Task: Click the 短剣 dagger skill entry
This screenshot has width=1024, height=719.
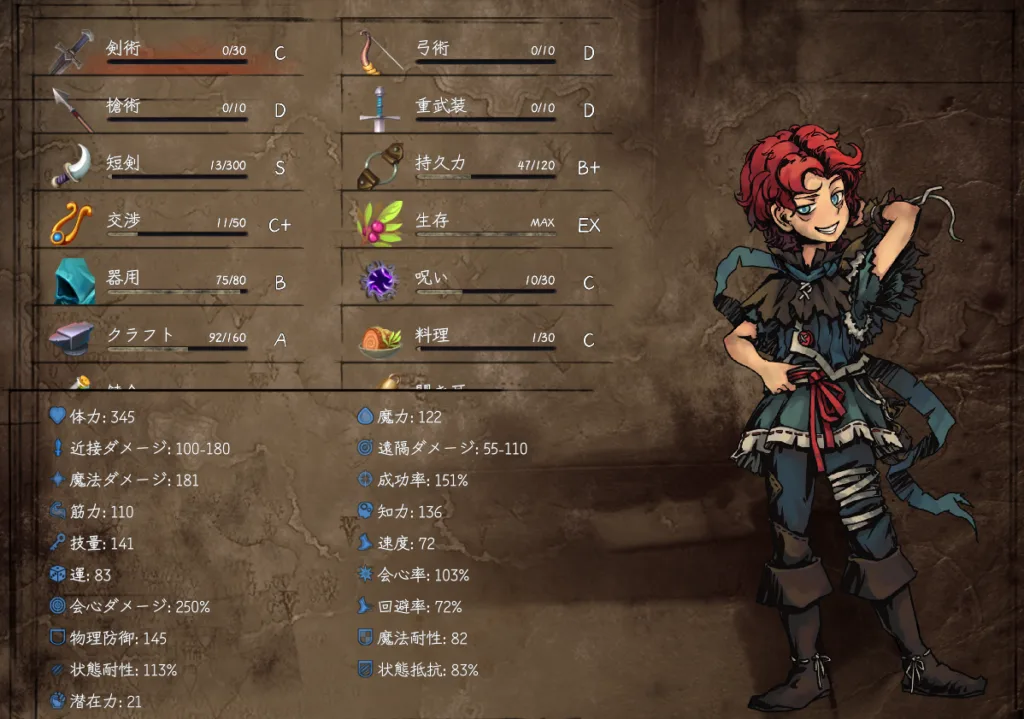Action: (x=170, y=167)
